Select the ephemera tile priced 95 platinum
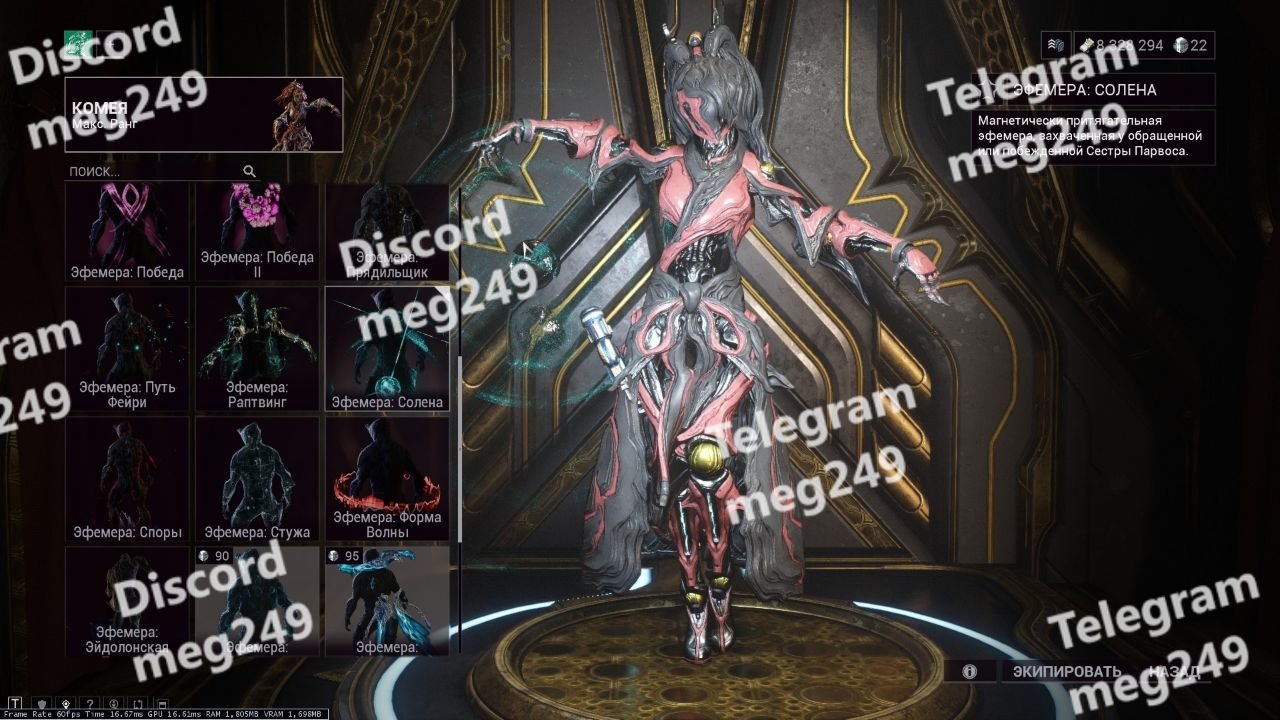This screenshot has height=720, width=1280. click(x=387, y=601)
